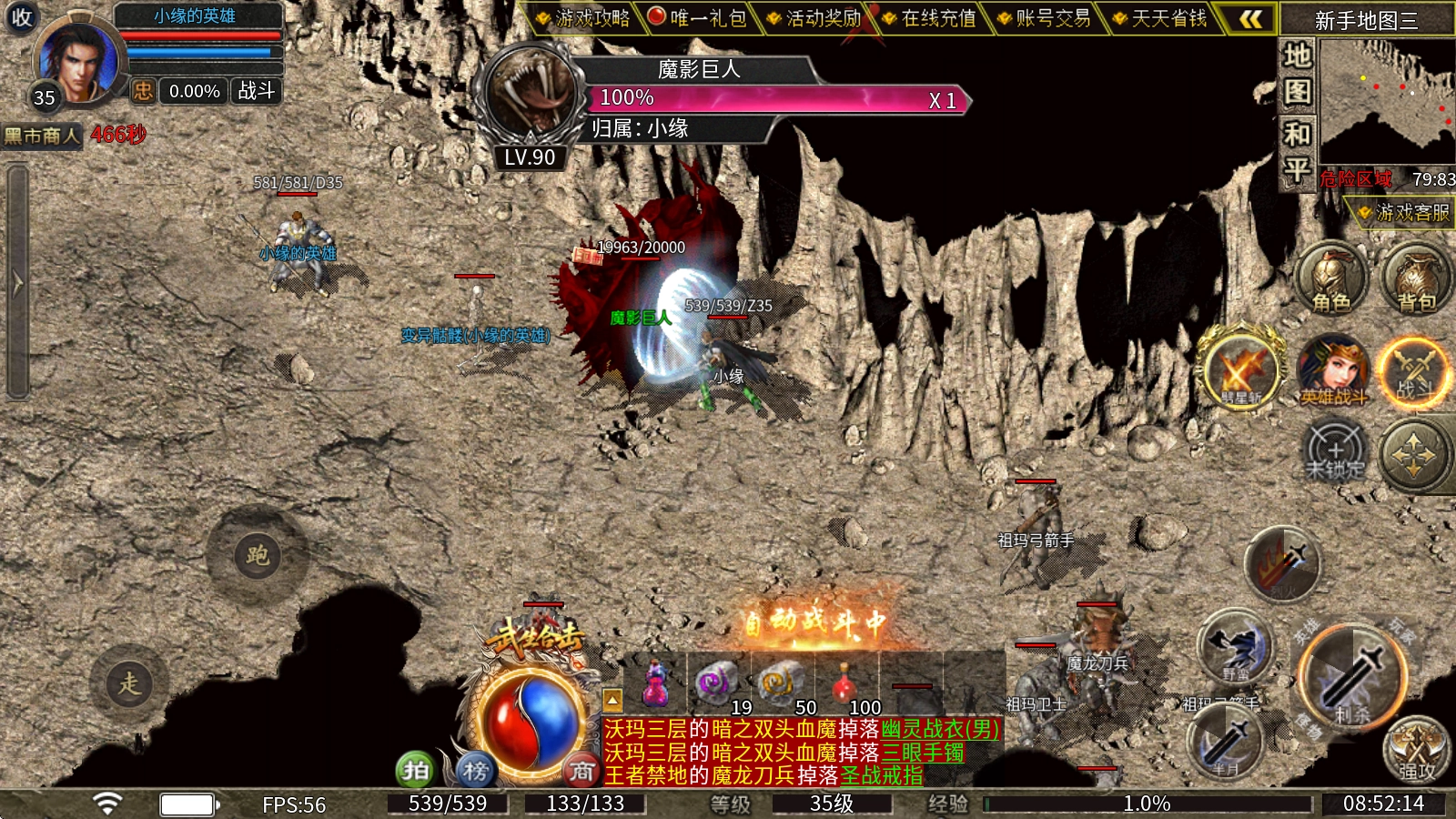Contact 游戏客服 customer service
1456x819 pixels.
pos(1402,213)
